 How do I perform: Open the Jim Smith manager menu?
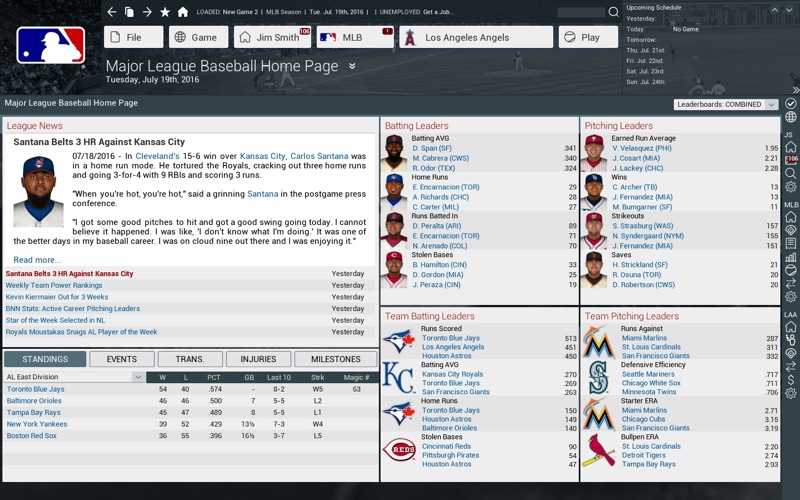tap(272, 37)
